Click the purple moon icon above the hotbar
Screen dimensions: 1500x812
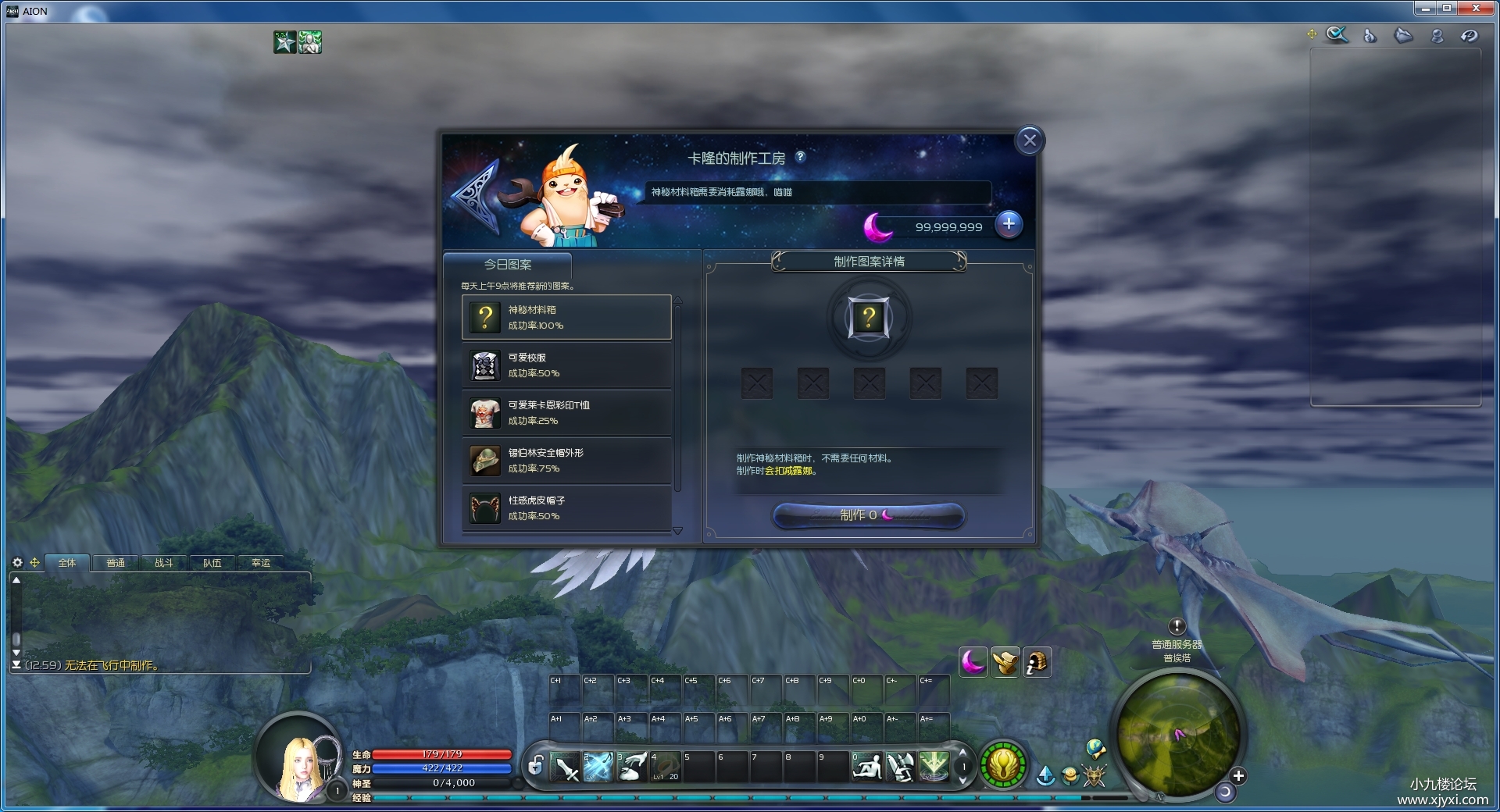[x=973, y=663]
